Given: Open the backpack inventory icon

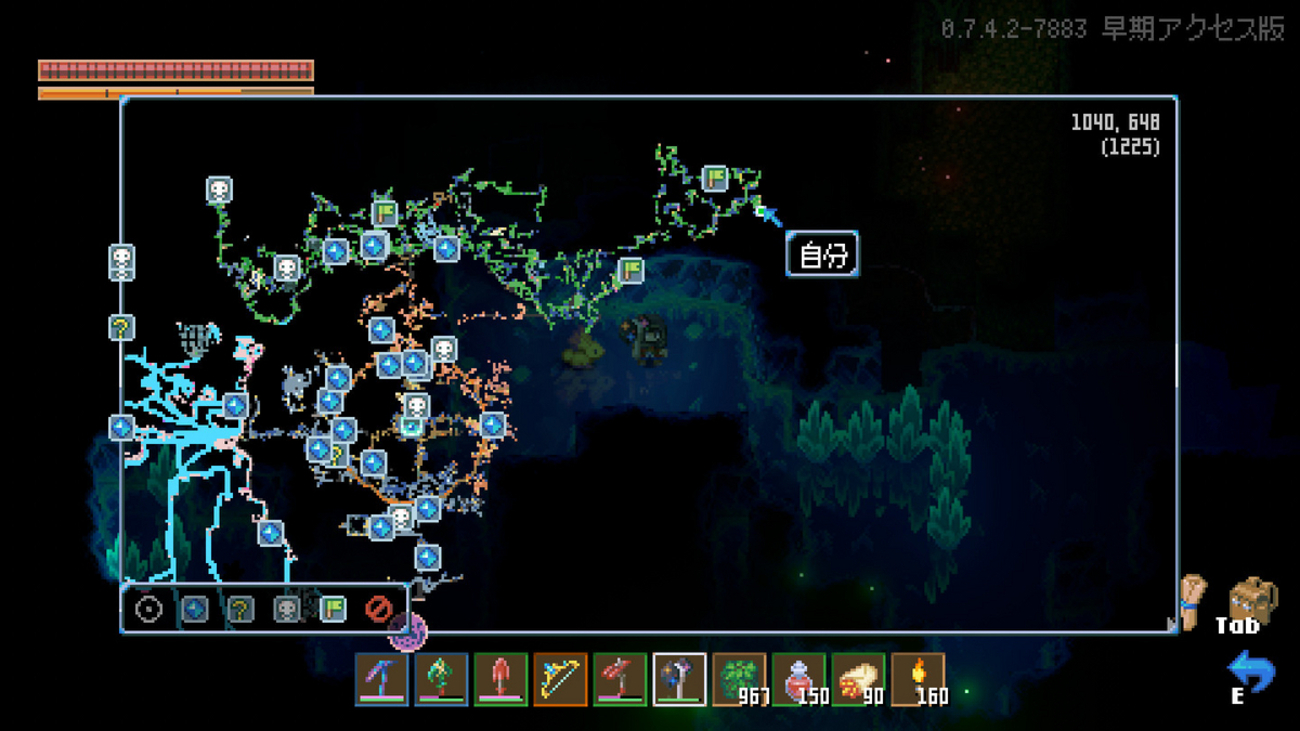Looking at the screenshot, I should tap(1252, 599).
